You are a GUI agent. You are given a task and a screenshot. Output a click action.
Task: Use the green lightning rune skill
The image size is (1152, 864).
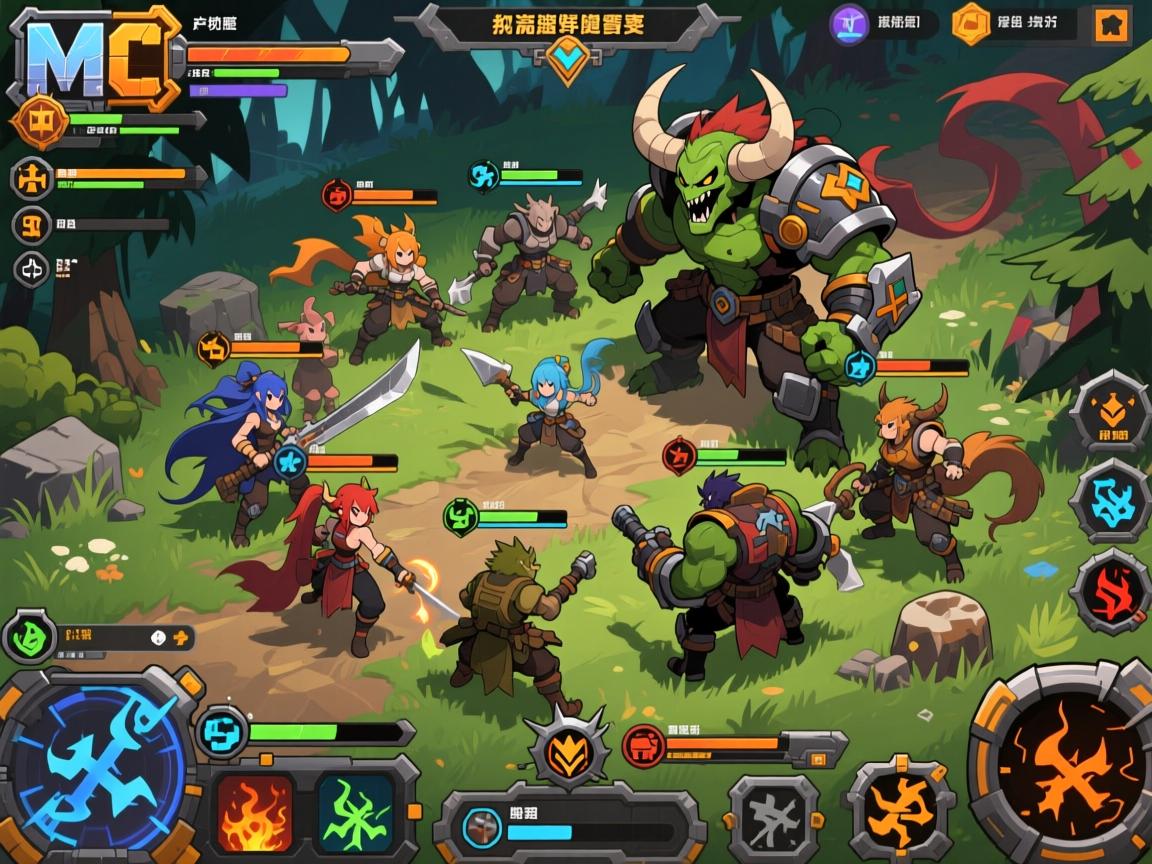pos(356,811)
